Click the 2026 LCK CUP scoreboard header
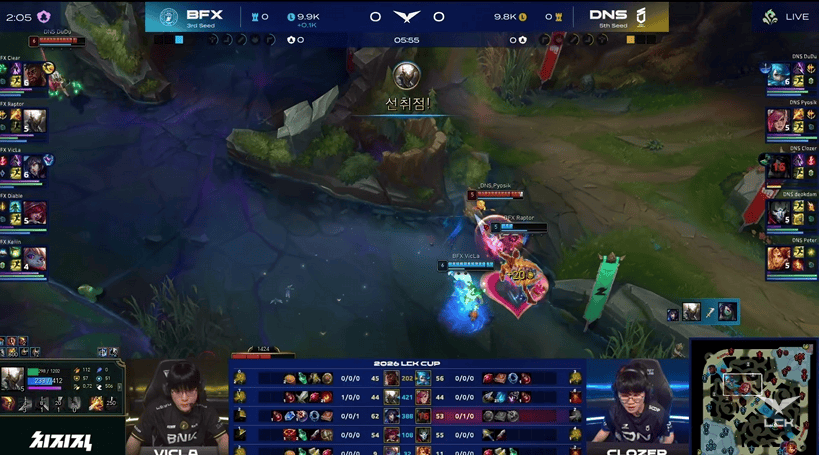Screen dimensions: 820x455 (x=406, y=363)
